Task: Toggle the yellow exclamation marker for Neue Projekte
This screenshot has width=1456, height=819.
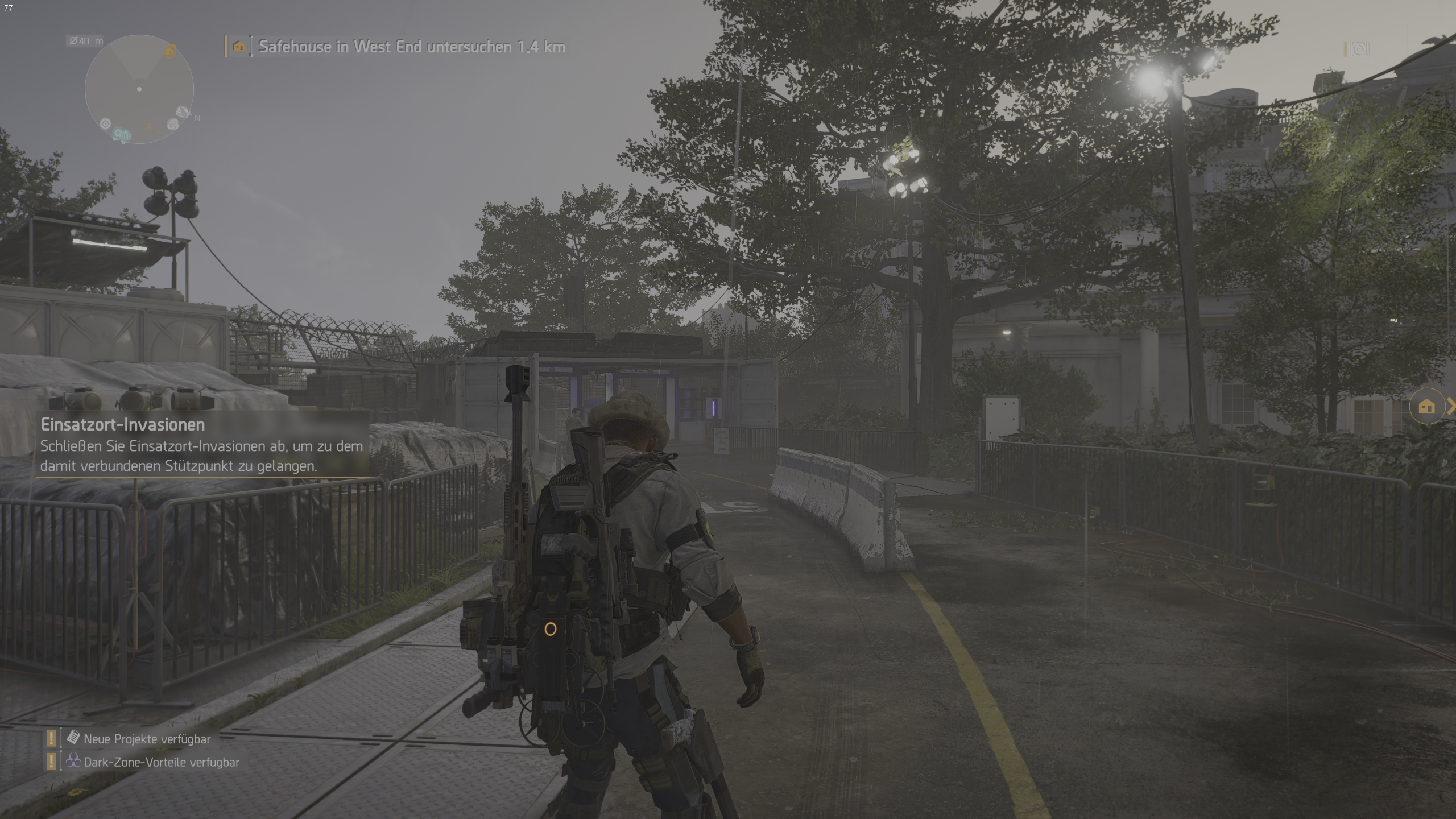Action: 51,739
